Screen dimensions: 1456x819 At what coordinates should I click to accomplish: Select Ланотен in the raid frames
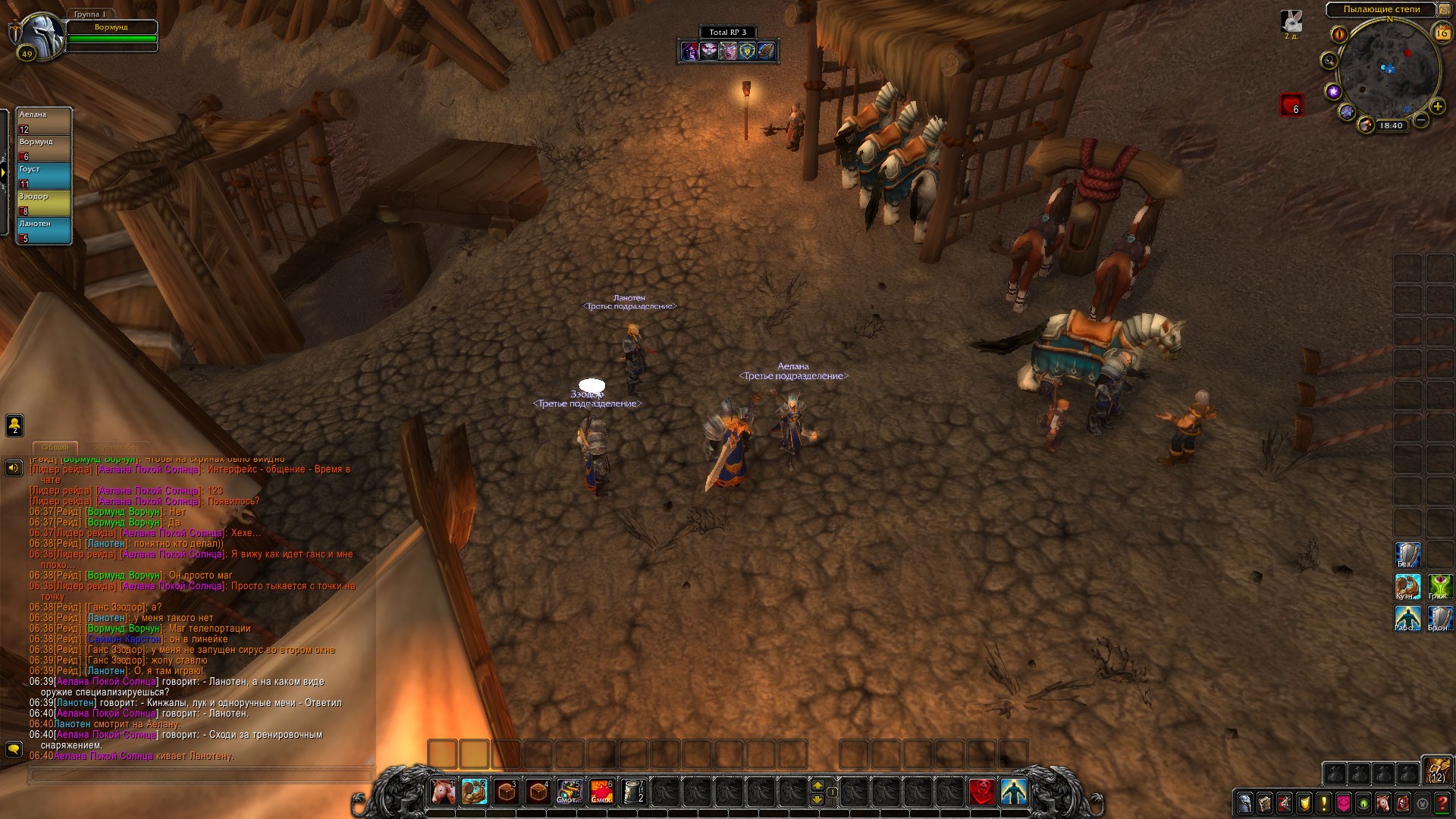44,231
